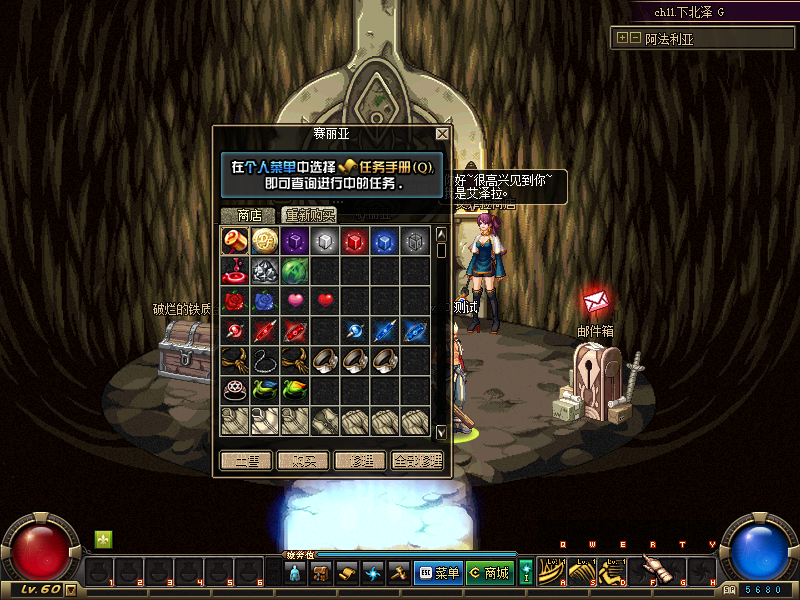Pick the purple cube shop item

pos(295,240)
